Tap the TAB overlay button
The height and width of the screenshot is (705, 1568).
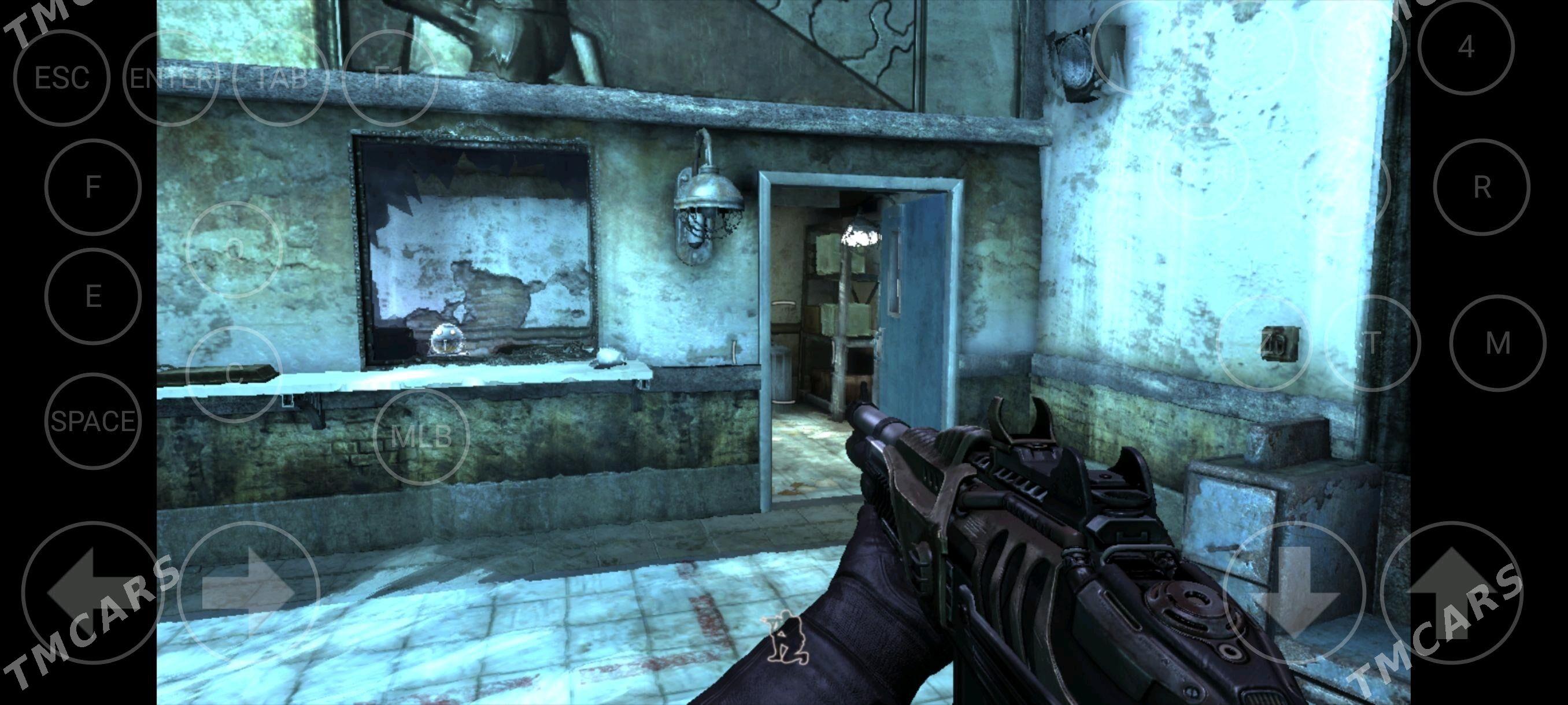(x=280, y=79)
